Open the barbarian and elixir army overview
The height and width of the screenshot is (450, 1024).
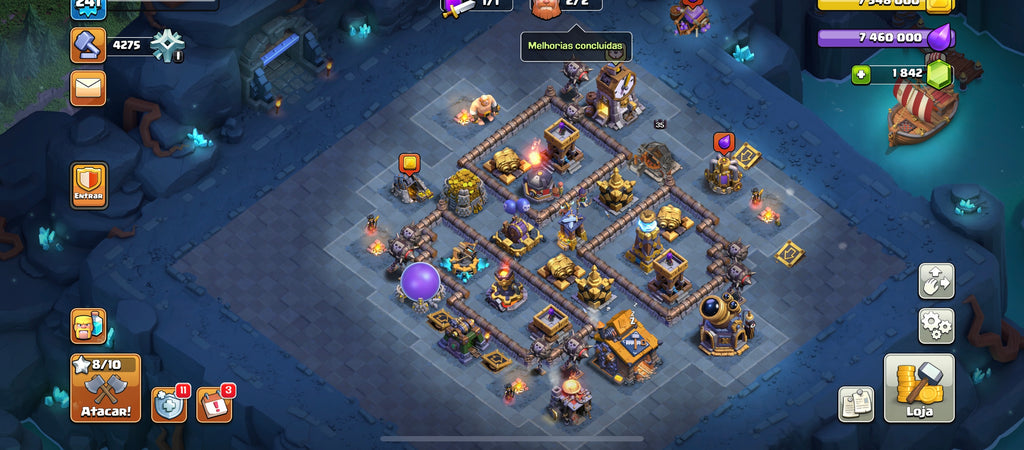pos(88,326)
